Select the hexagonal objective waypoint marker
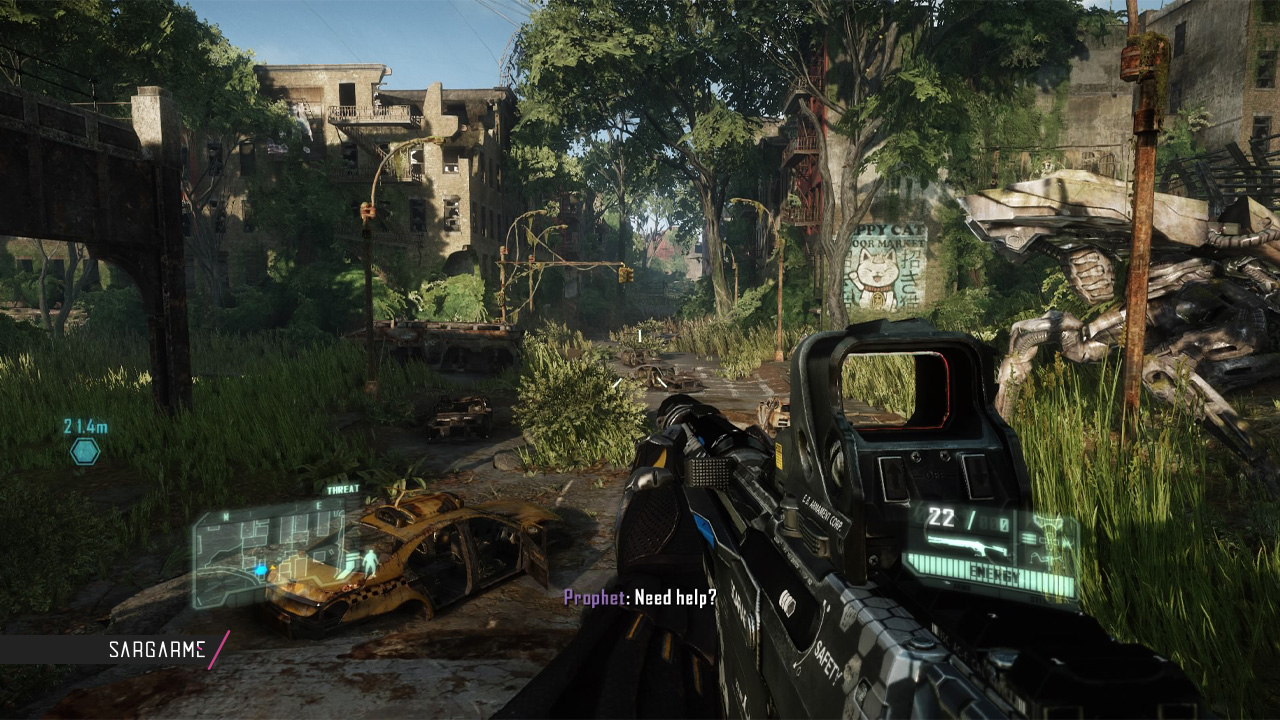 [85, 451]
